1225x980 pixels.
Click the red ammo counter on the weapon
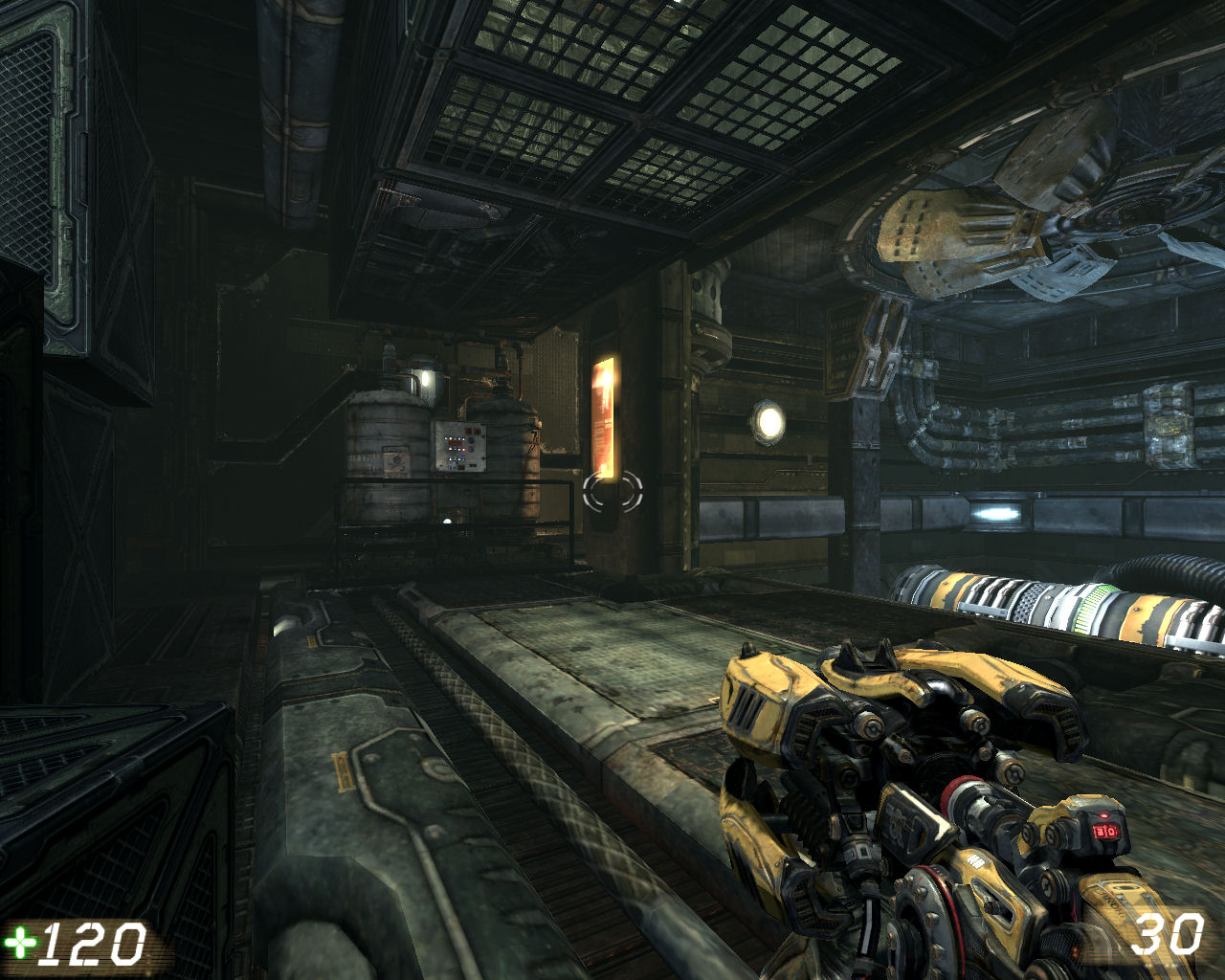(x=1105, y=831)
